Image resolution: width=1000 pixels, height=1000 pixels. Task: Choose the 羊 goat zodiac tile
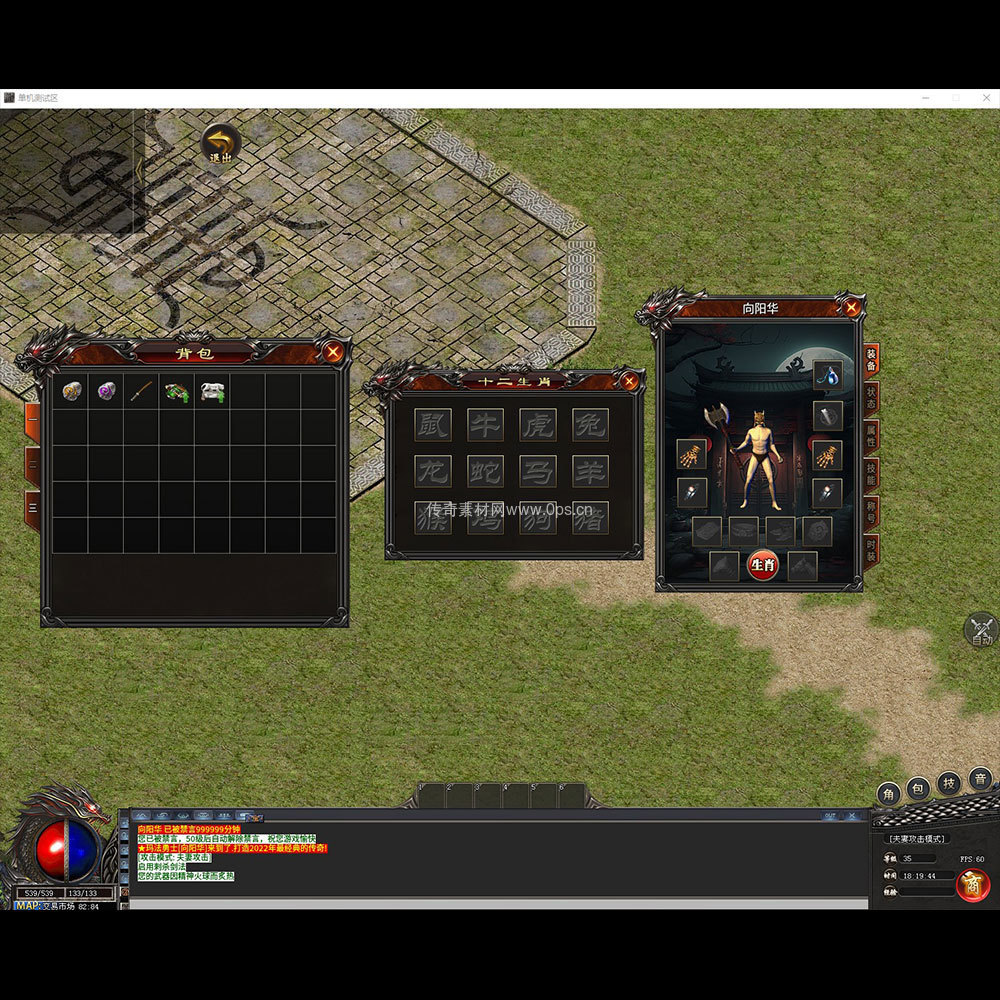pos(590,470)
